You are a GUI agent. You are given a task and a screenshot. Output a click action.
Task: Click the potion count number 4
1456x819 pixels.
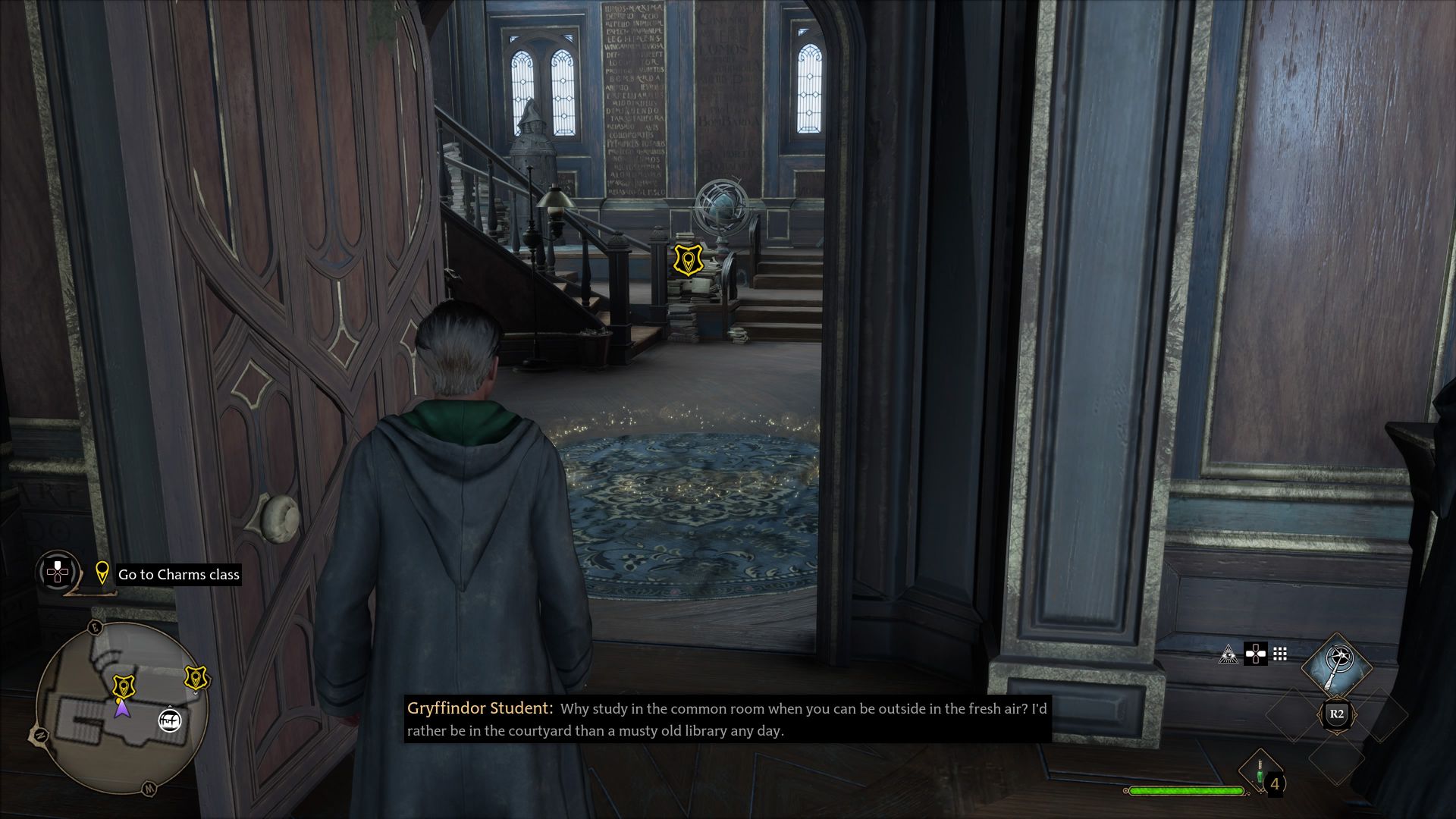coord(1276,786)
